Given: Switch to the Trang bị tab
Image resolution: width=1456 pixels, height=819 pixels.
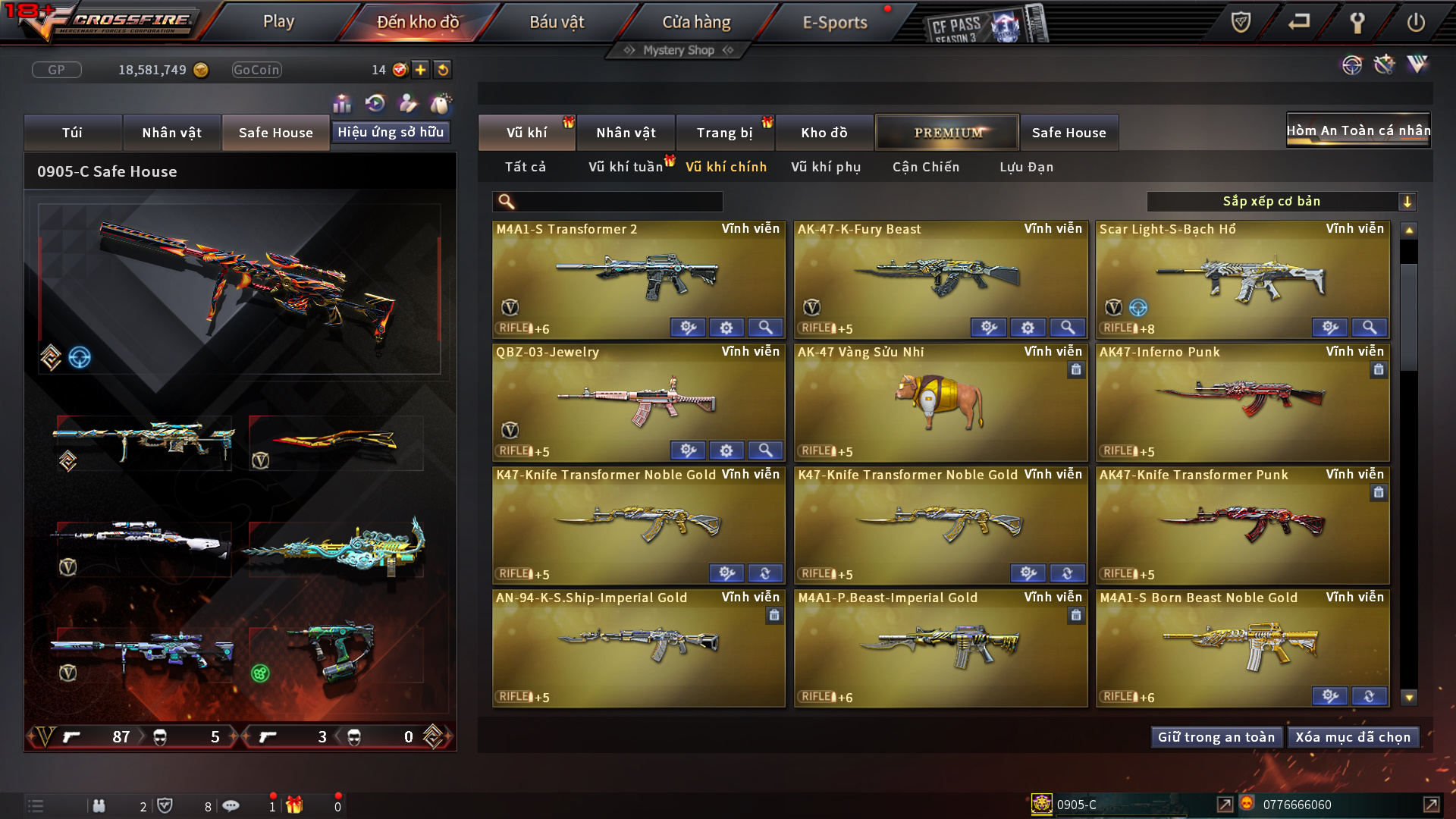Looking at the screenshot, I should [724, 133].
